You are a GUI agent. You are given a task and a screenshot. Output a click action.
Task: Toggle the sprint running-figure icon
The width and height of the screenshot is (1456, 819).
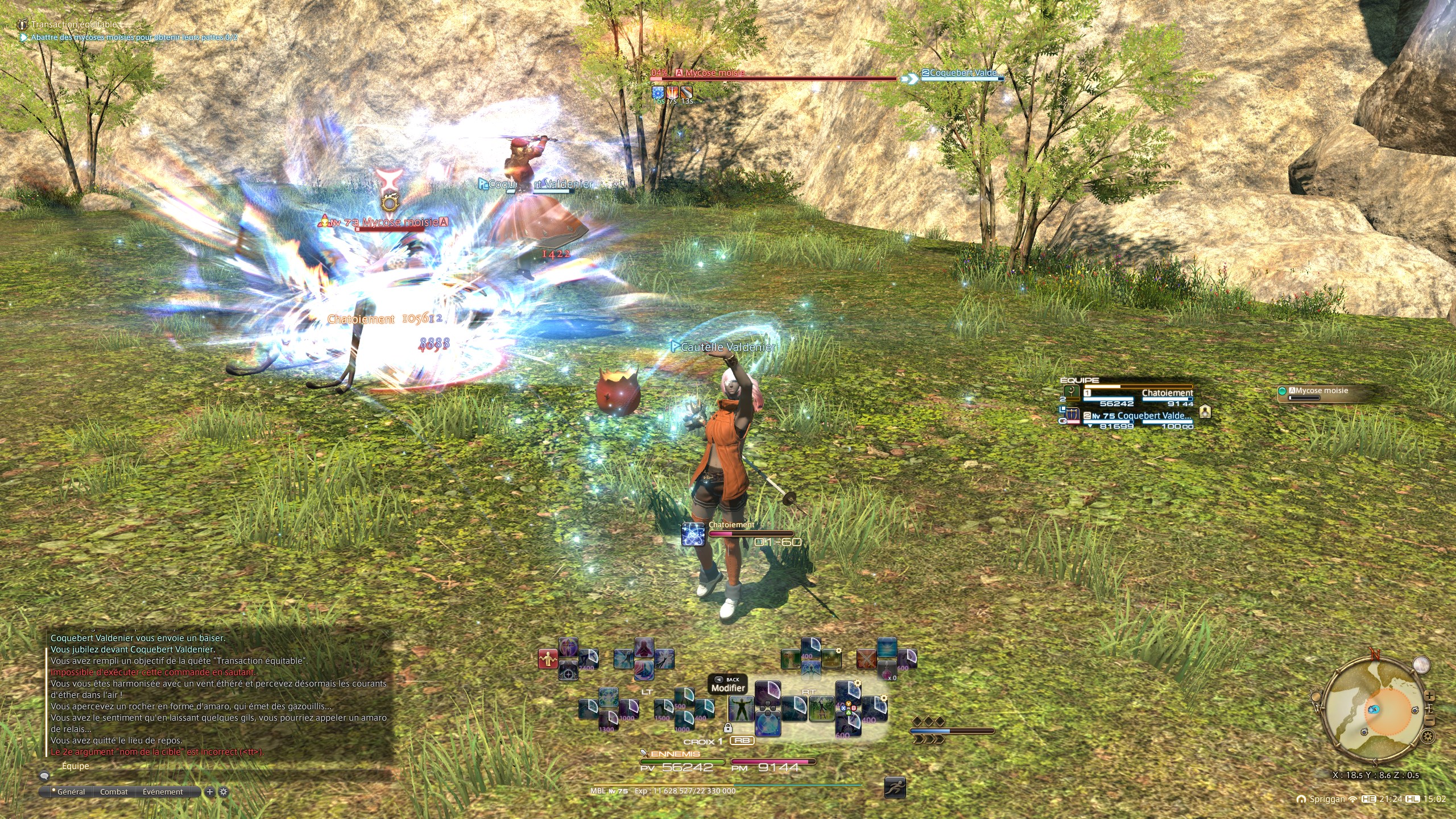click(895, 788)
